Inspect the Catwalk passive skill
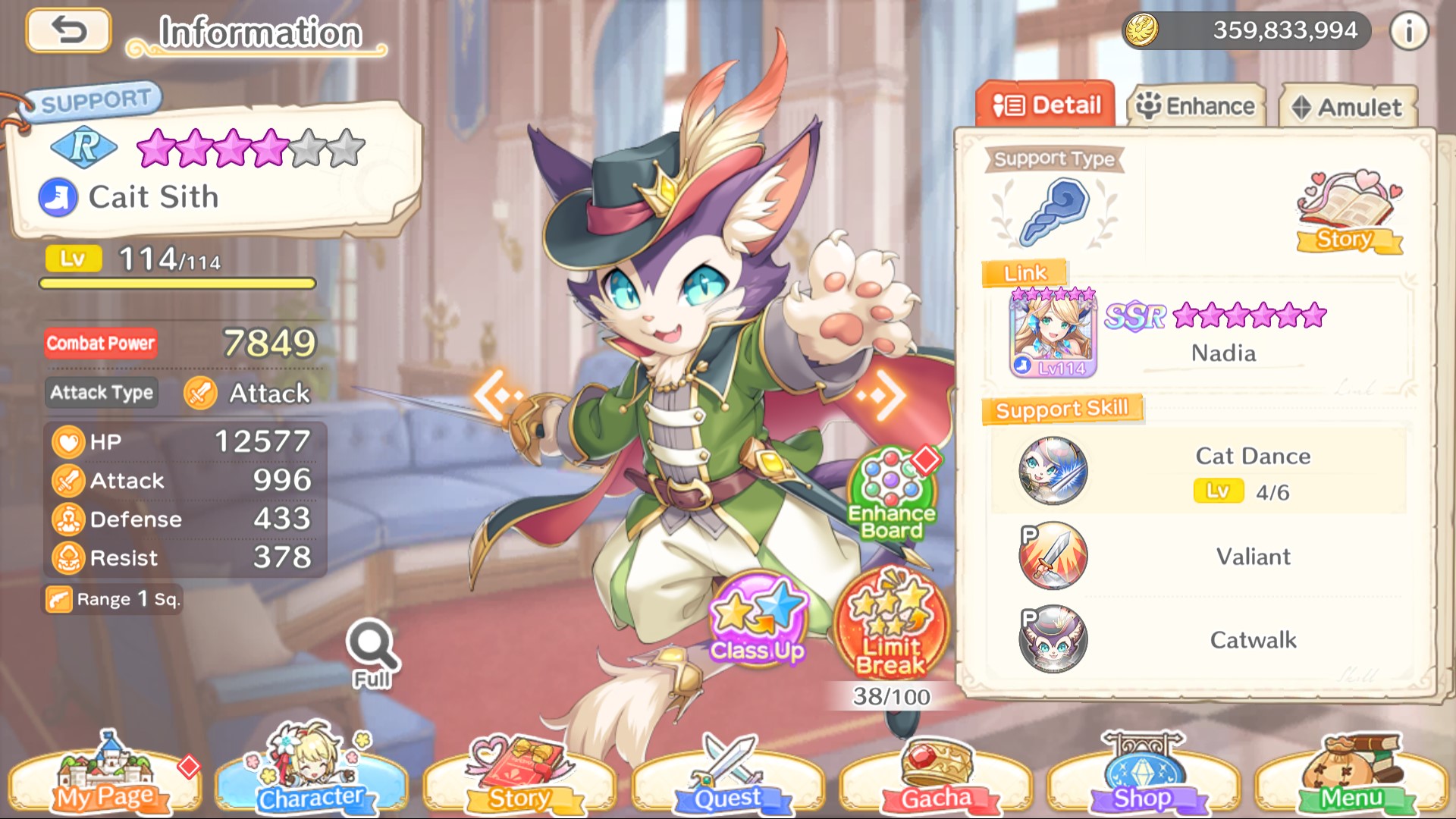Viewport: 1456px width, 819px height. [x=1053, y=639]
